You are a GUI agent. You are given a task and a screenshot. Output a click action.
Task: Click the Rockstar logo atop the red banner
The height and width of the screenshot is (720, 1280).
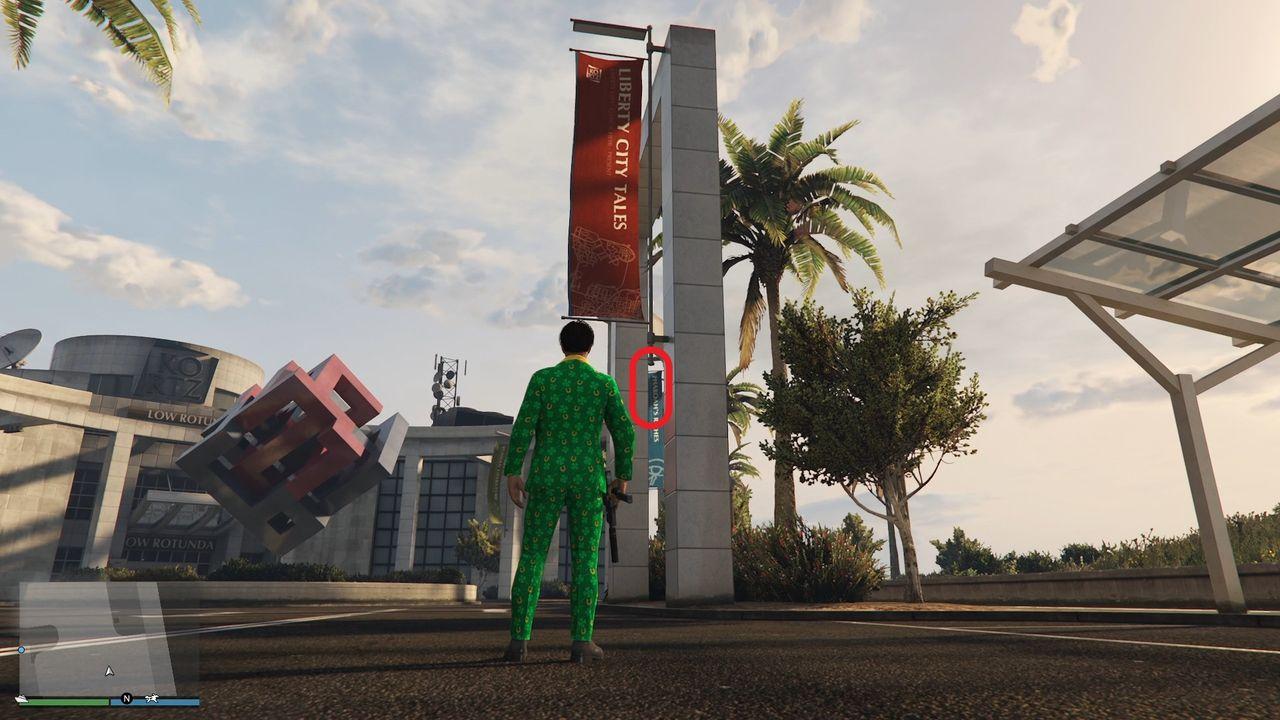592,72
